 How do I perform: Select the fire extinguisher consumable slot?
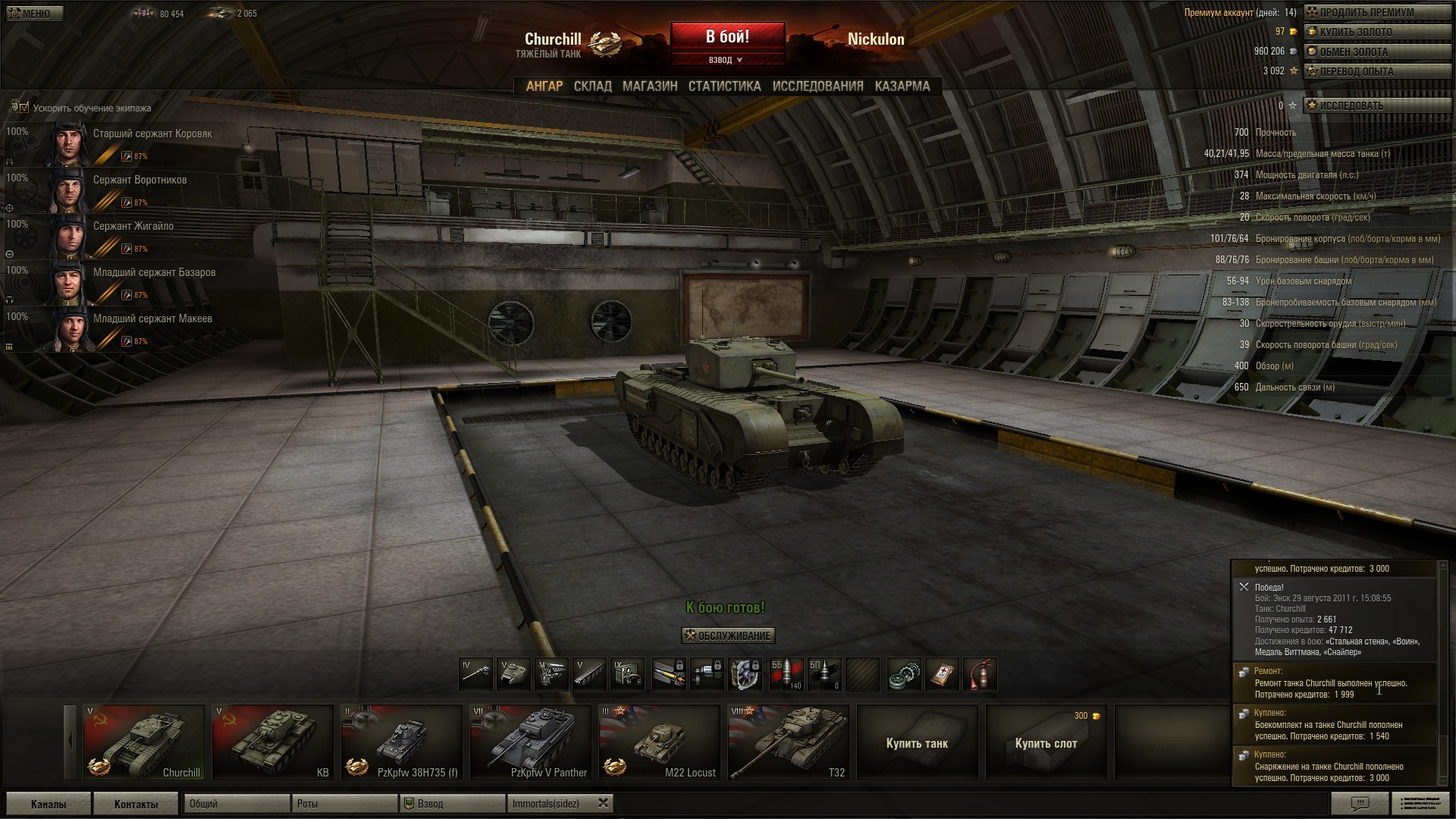979,674
